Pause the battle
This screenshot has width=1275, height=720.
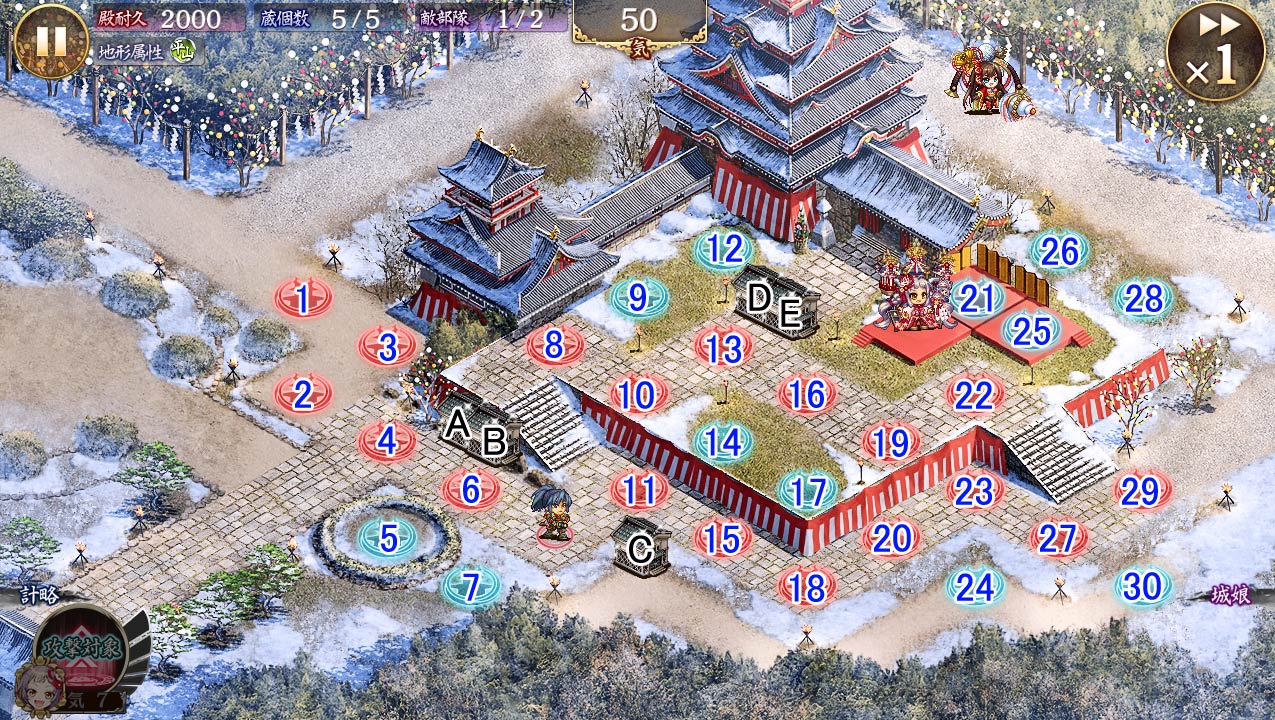click(x=51, y=41)
